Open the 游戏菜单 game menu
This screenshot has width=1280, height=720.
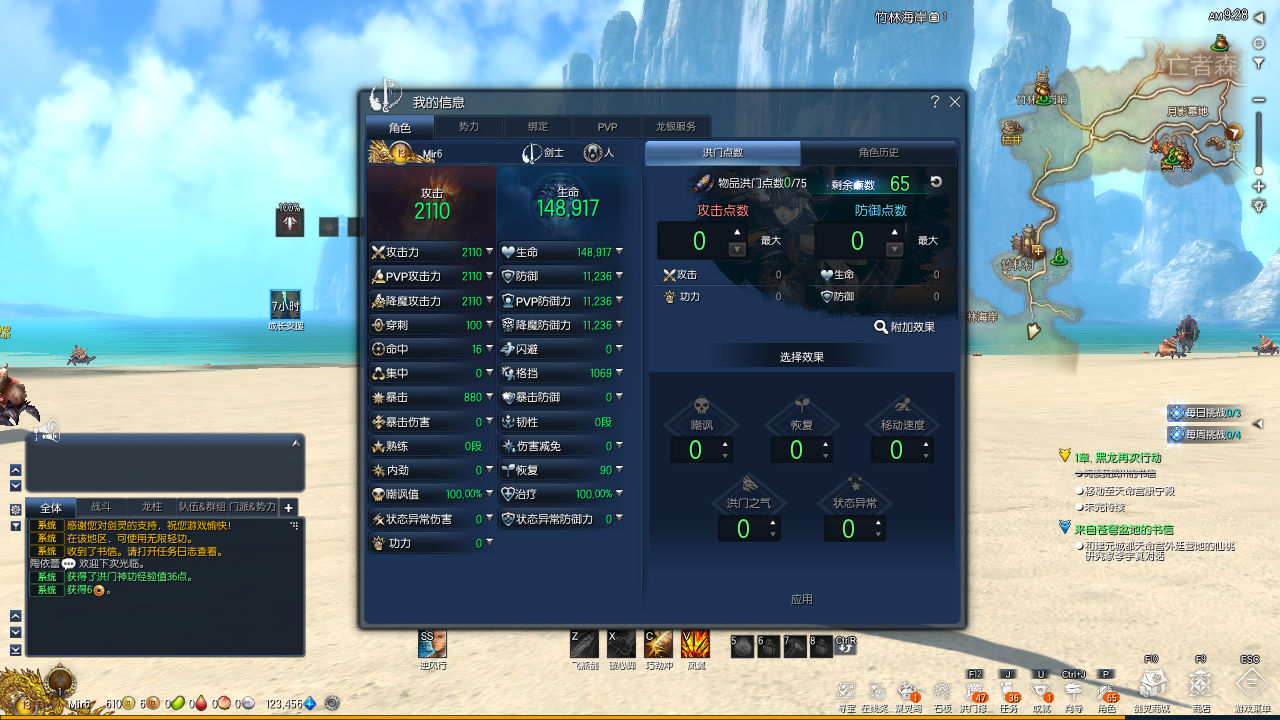pyautogui.click(x=1251, y=684)
